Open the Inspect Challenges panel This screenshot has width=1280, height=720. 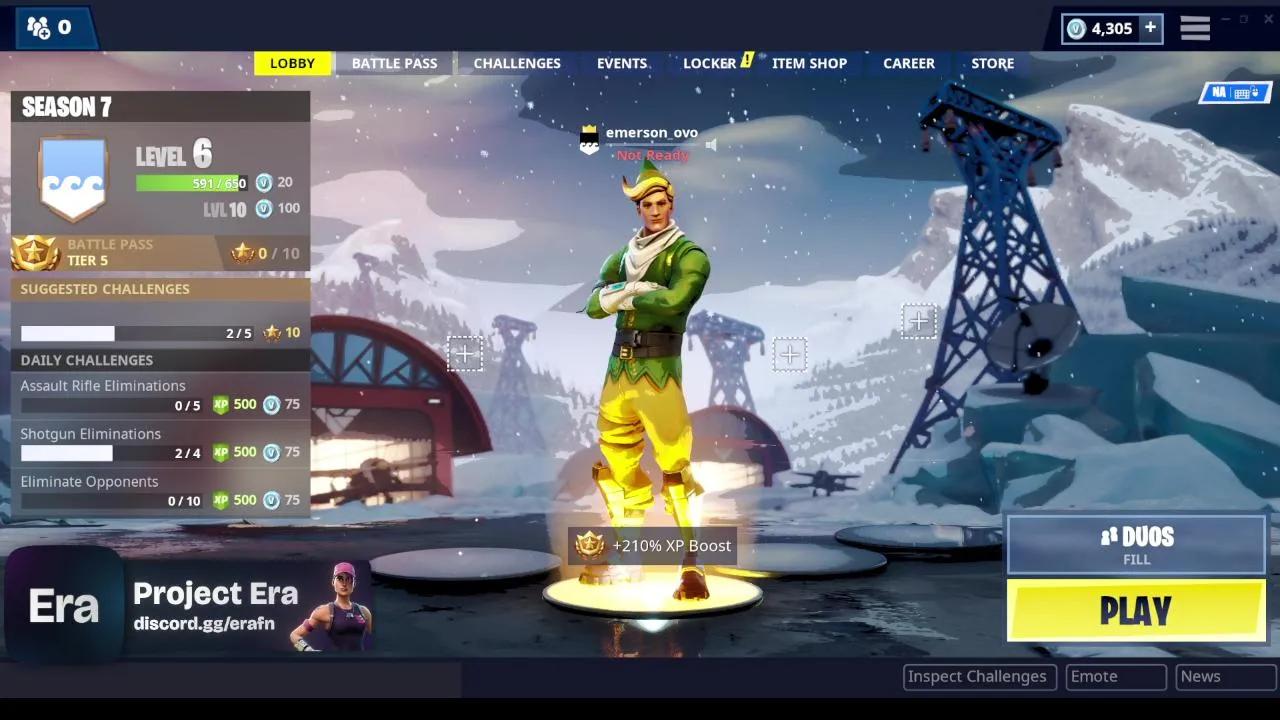(x=978, y=676)
